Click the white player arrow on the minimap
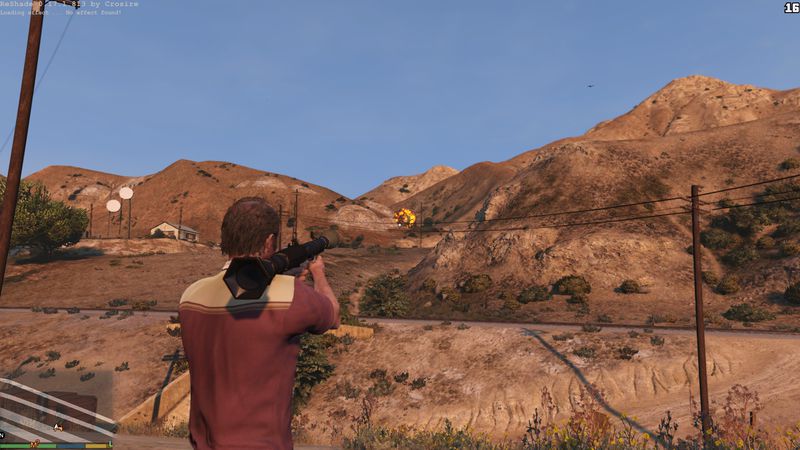Screen dimensions: 800x450 point(59,427)
